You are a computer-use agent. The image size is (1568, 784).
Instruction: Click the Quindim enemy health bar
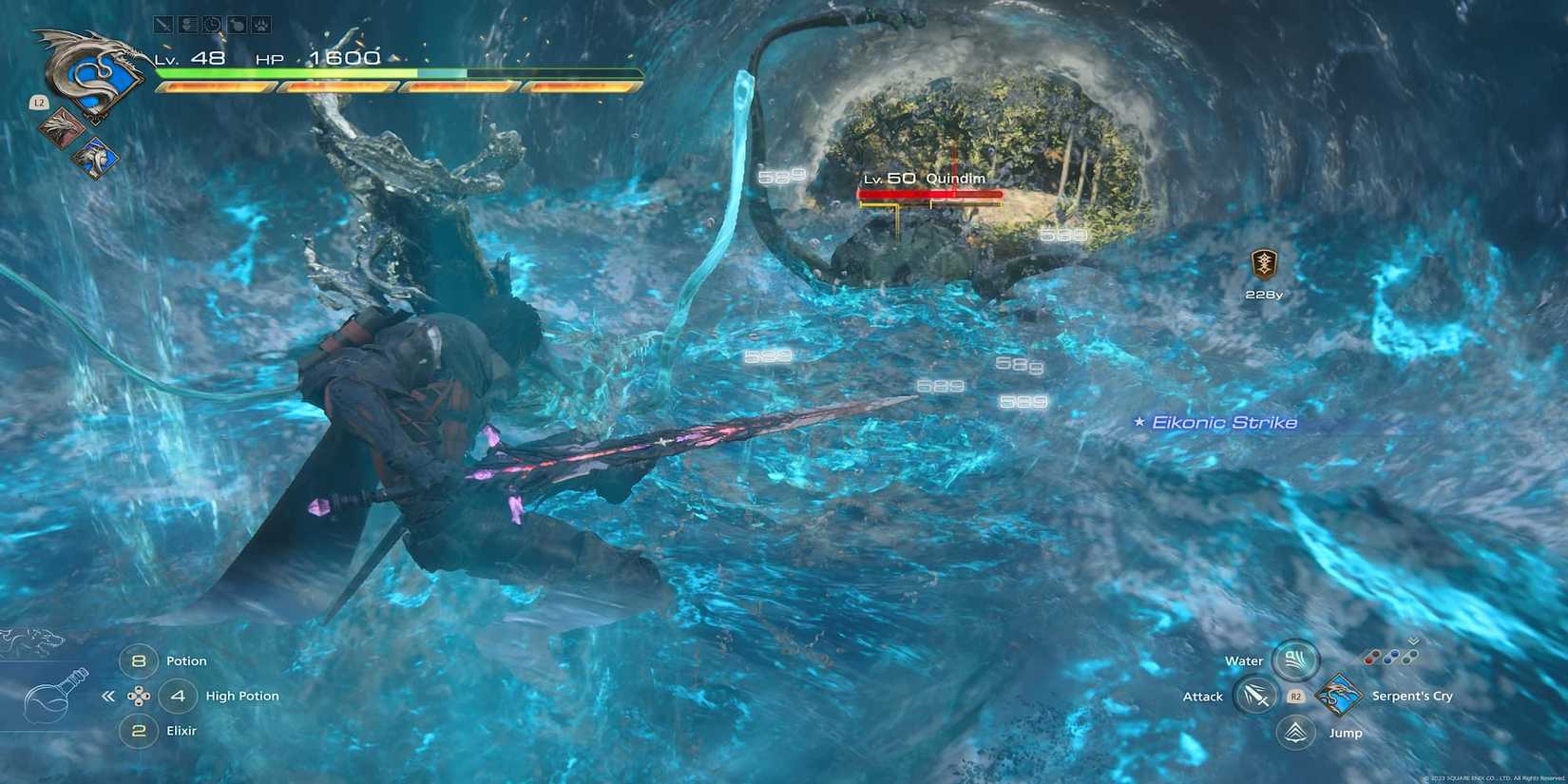point(931,194)
